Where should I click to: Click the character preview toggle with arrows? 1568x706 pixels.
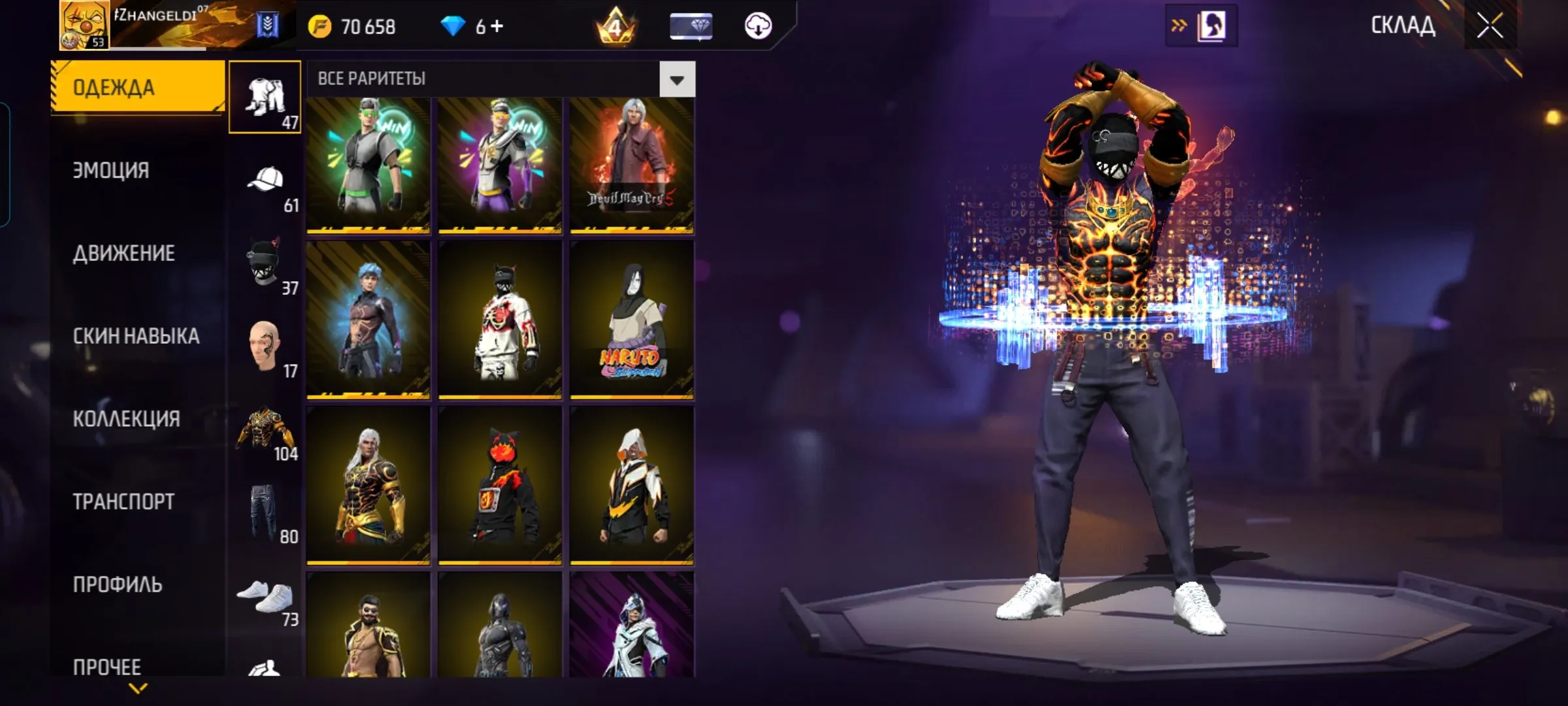[1201, 26]
